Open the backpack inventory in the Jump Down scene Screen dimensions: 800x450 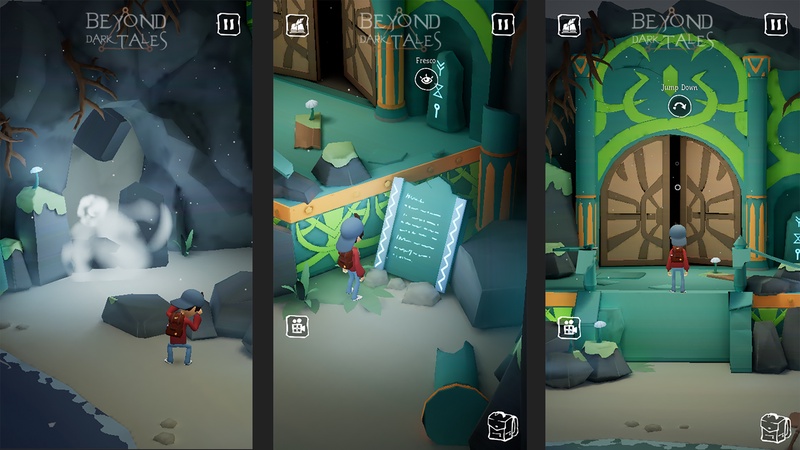tap(775, 426)
